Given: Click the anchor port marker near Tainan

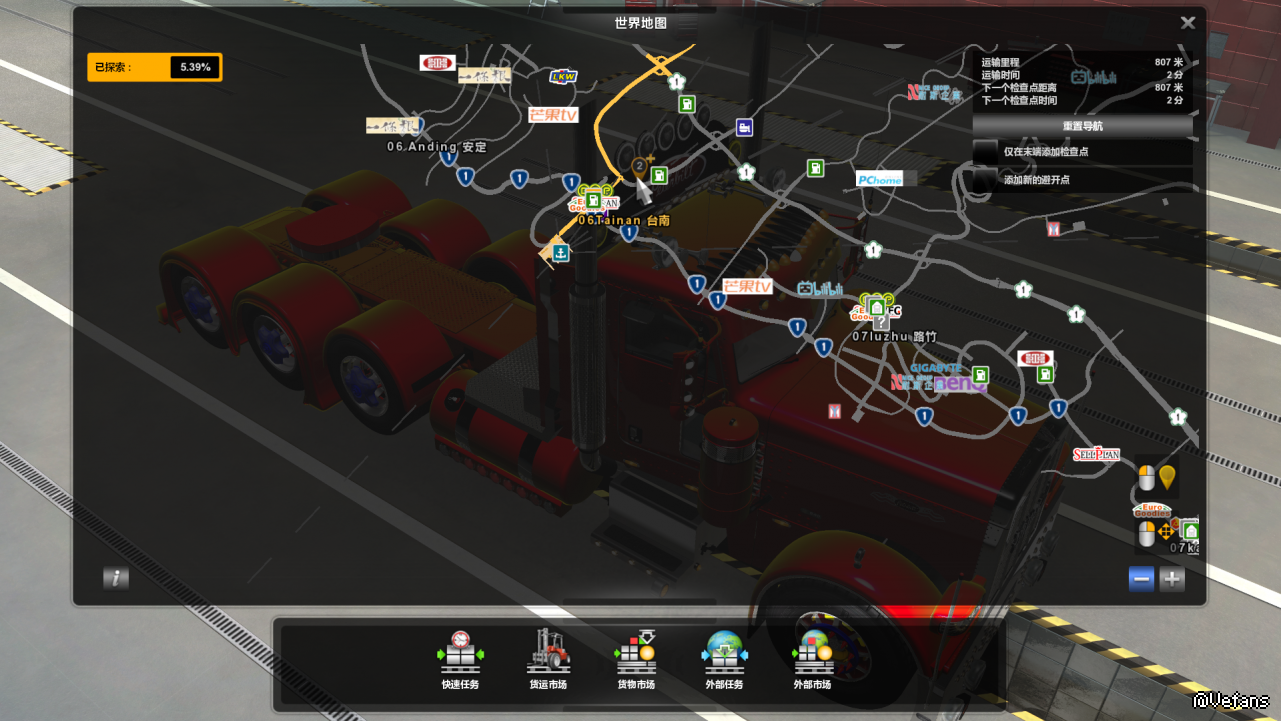Looking at the screenshot, I should (x=561, y=253).
